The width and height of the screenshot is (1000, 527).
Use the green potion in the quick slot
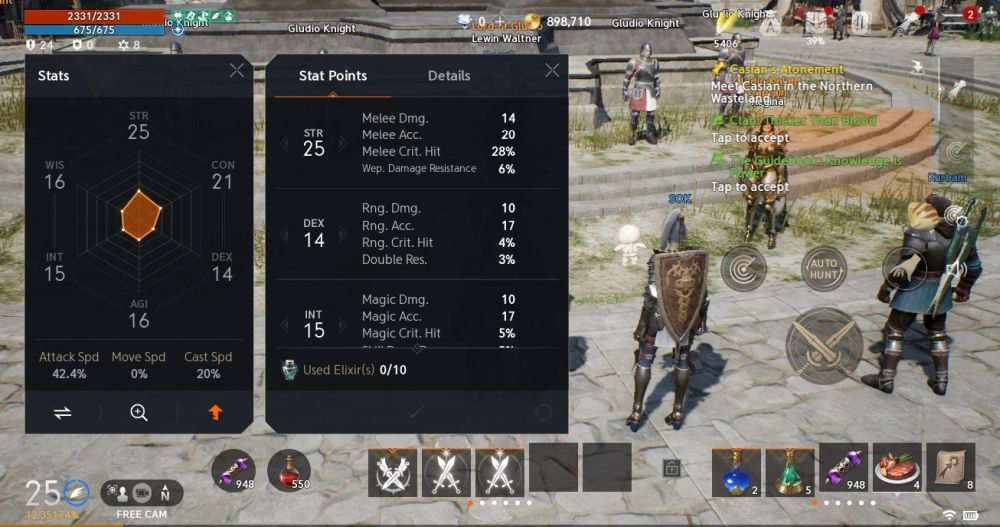tap(790, 469)
